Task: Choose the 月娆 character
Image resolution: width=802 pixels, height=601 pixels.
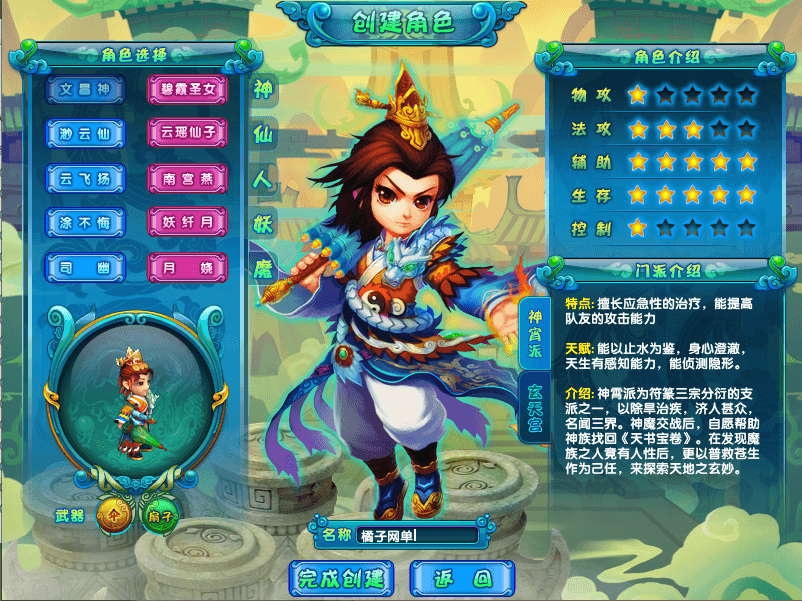Action: pos(188,266)
